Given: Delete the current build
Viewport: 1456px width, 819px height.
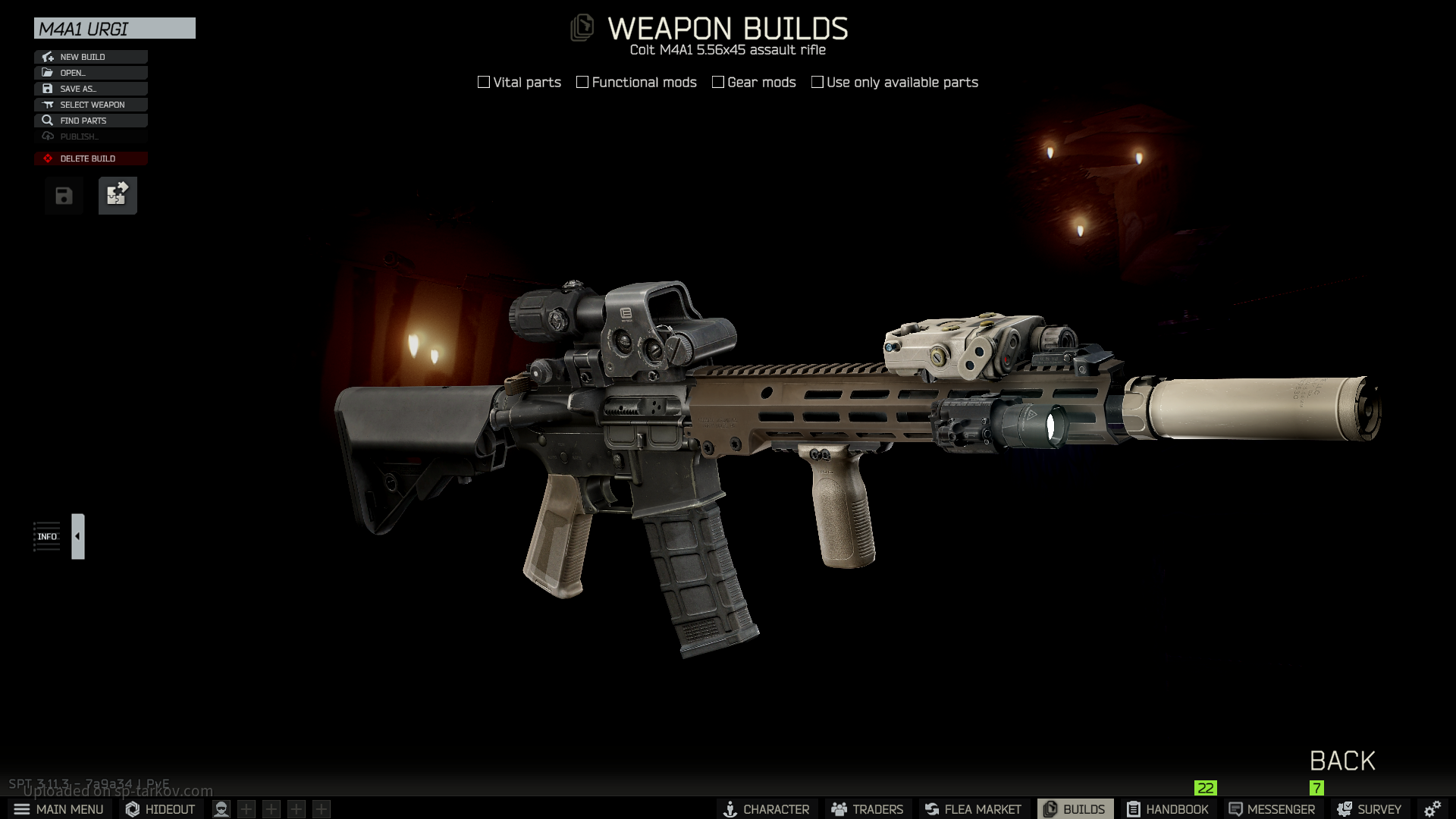Looking at the screenshot, I should pos(90,158).
